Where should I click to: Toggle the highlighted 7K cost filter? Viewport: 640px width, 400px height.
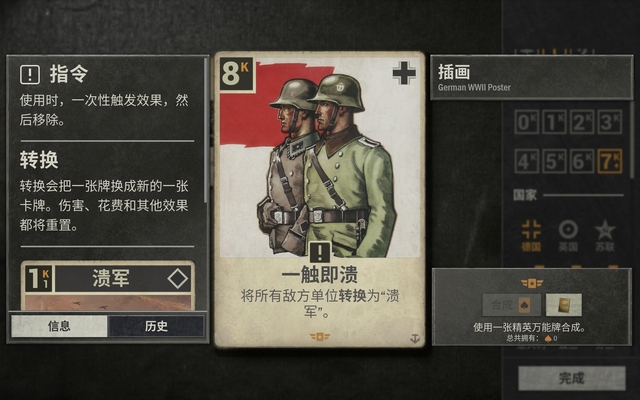click(608, 160)
